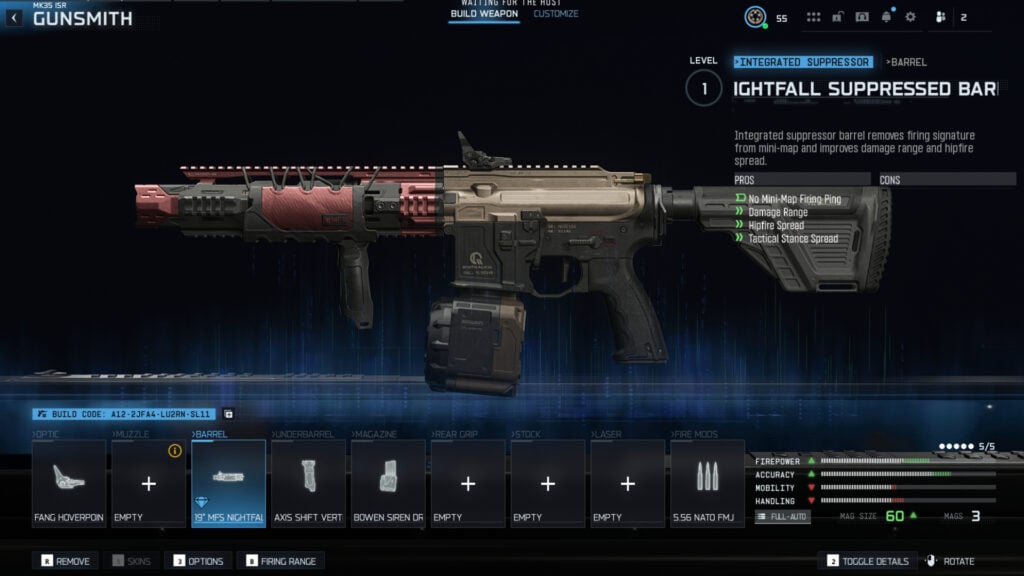This screenshot has width=1024, height=576.
Task: Click the Remove attachment button
Action: coord(64,561)
